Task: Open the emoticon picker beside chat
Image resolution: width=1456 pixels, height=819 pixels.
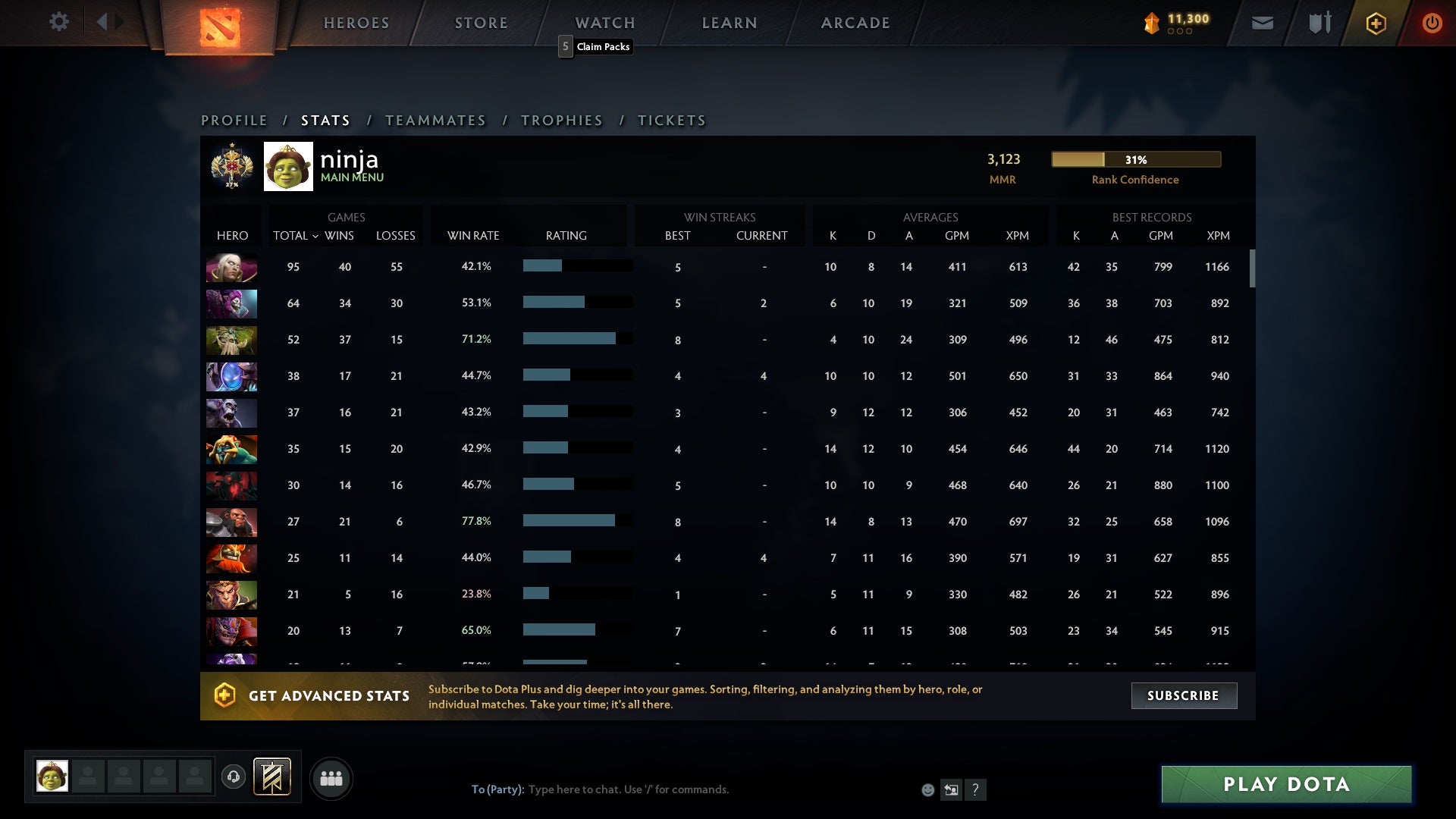Action: (x=927, y=789)
